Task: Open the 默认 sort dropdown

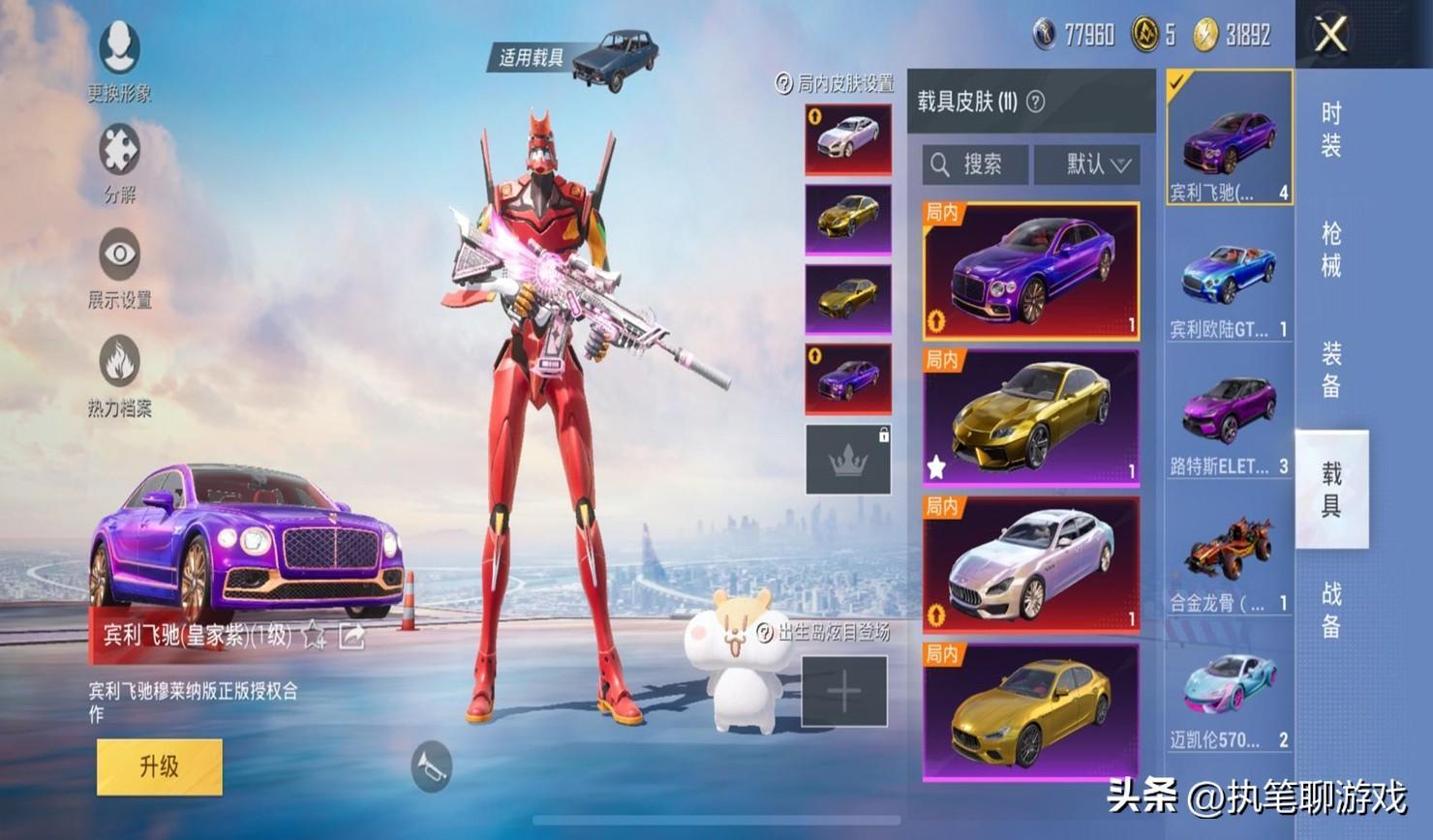Action: pos(1087,165)
